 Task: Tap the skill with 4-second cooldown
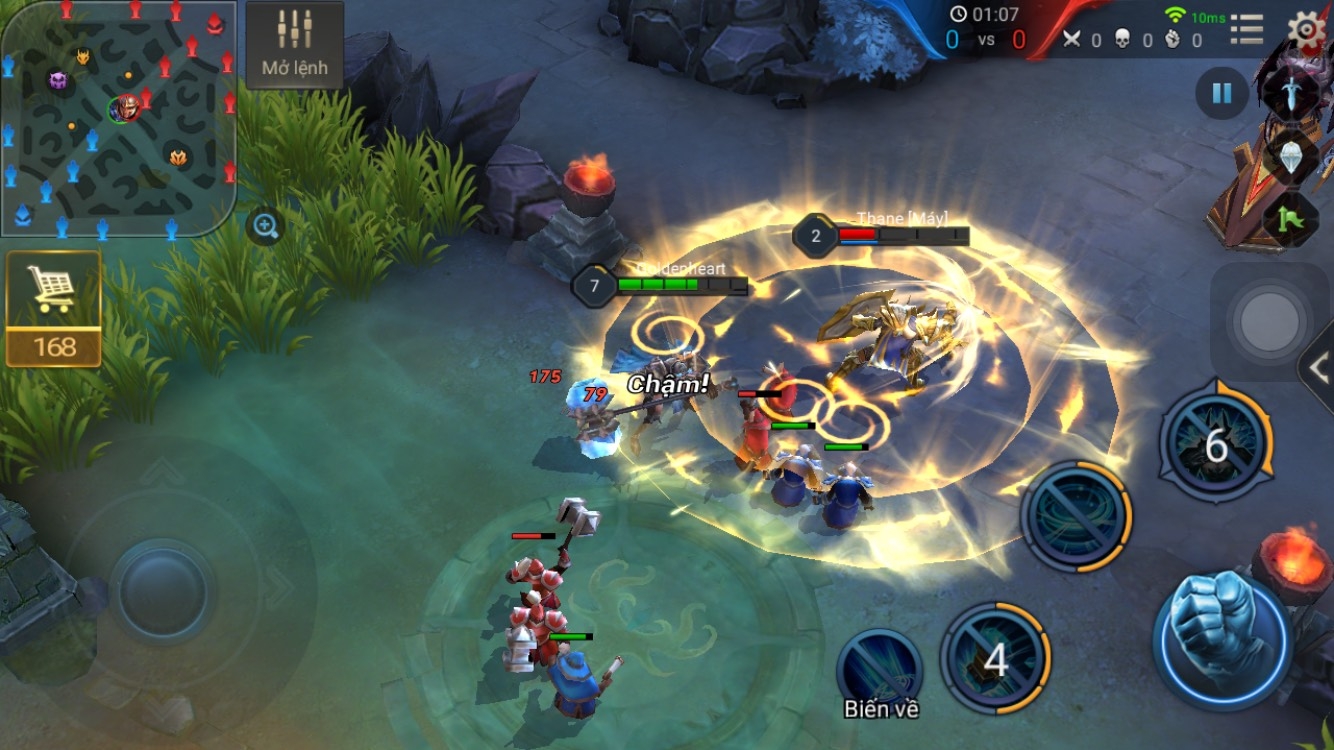(996, 660)
